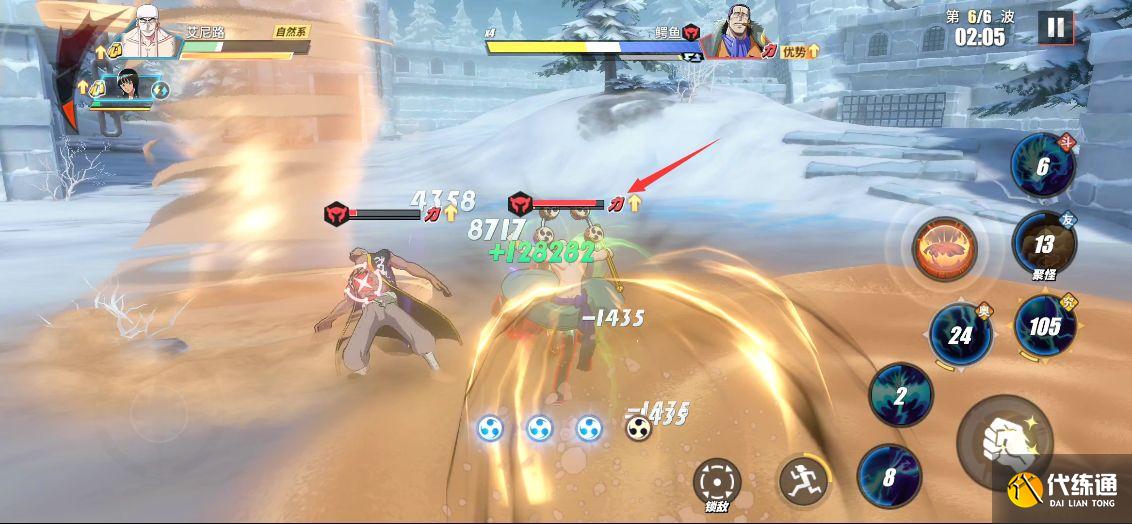Trigger the skill with cooldown 24
Viewport: 1132px width, 524px height.
[x=960, y=335]
